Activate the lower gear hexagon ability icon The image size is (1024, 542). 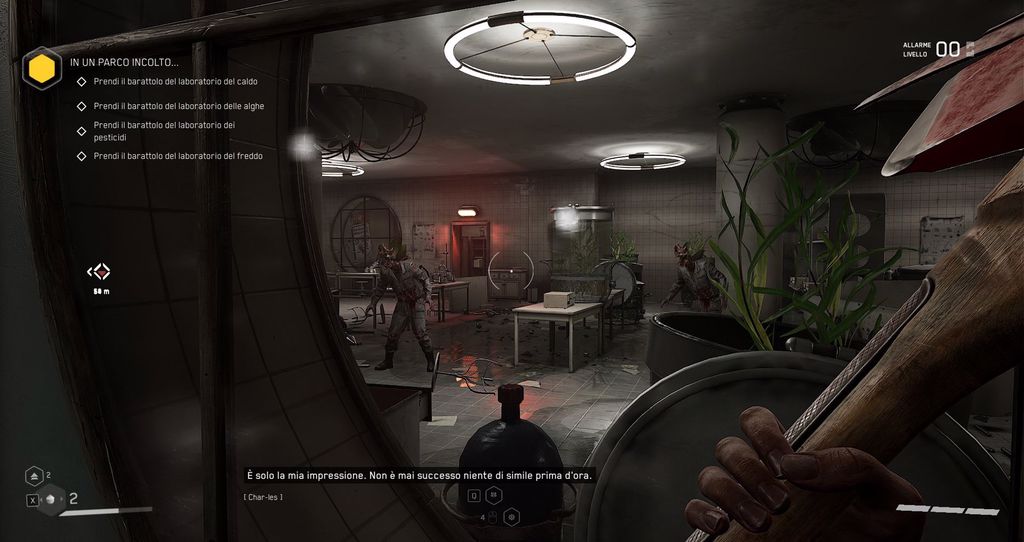511,517
